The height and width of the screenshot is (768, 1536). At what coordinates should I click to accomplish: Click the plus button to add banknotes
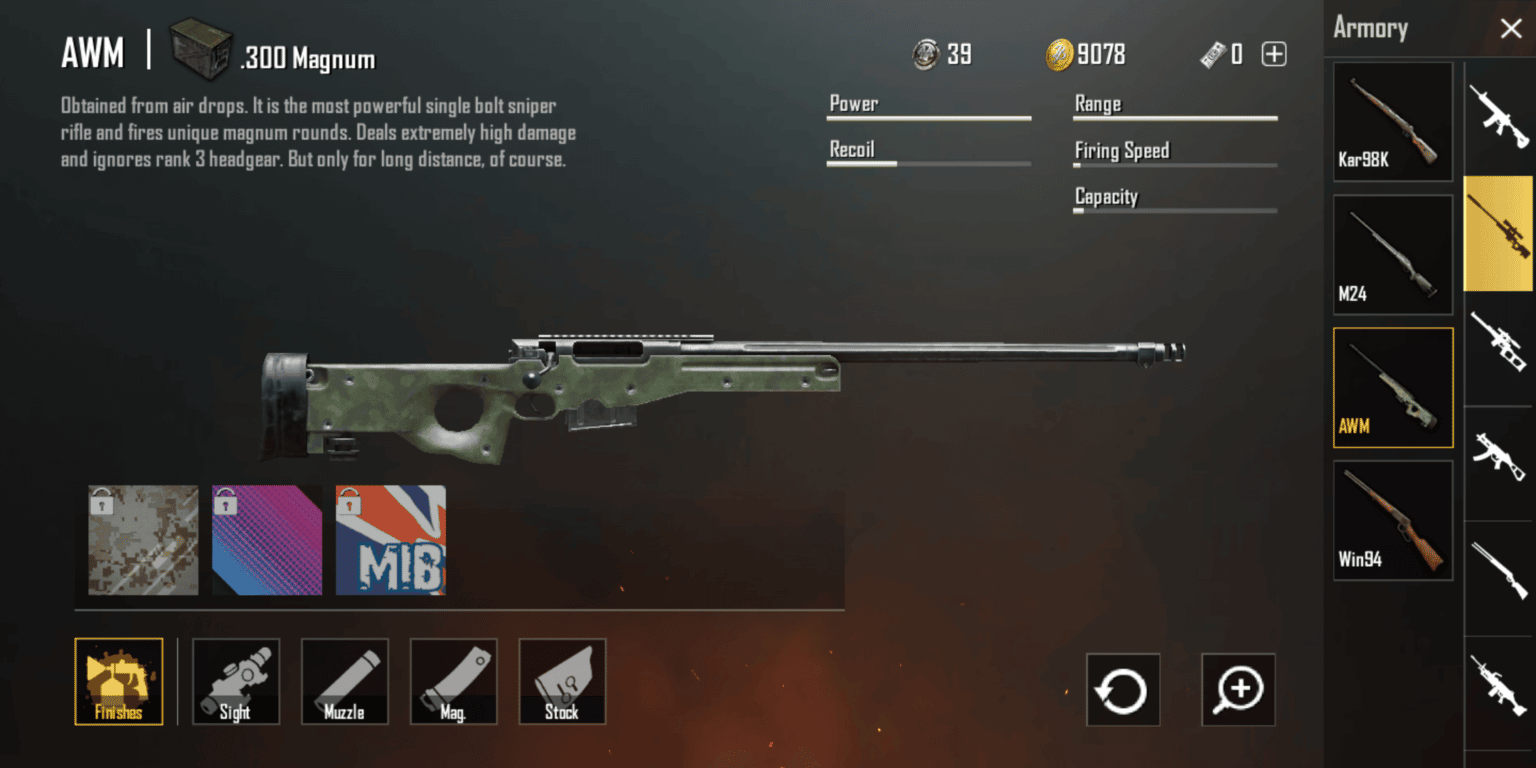point(1273,54)
